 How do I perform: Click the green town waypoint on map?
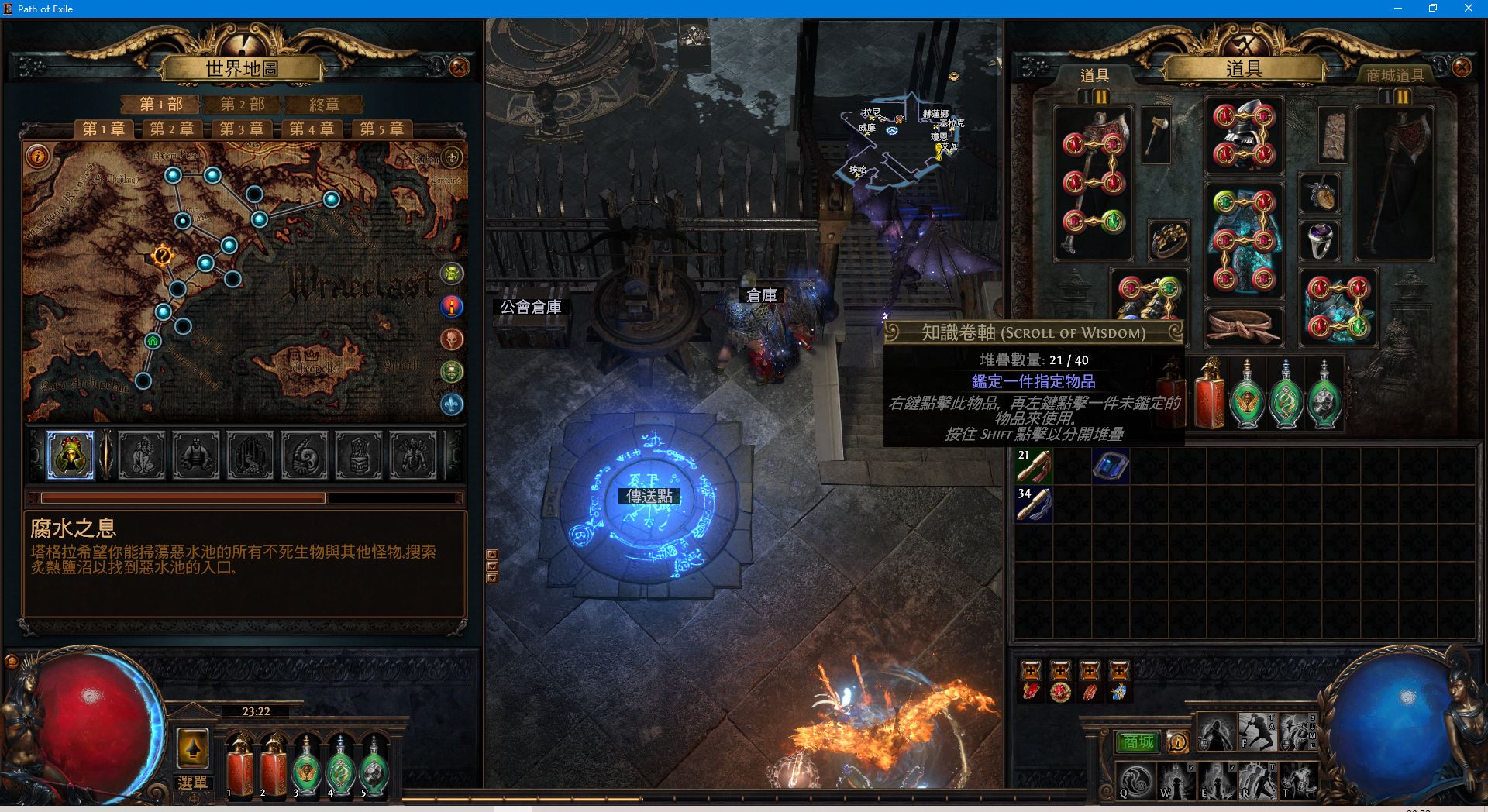[153, 341]
